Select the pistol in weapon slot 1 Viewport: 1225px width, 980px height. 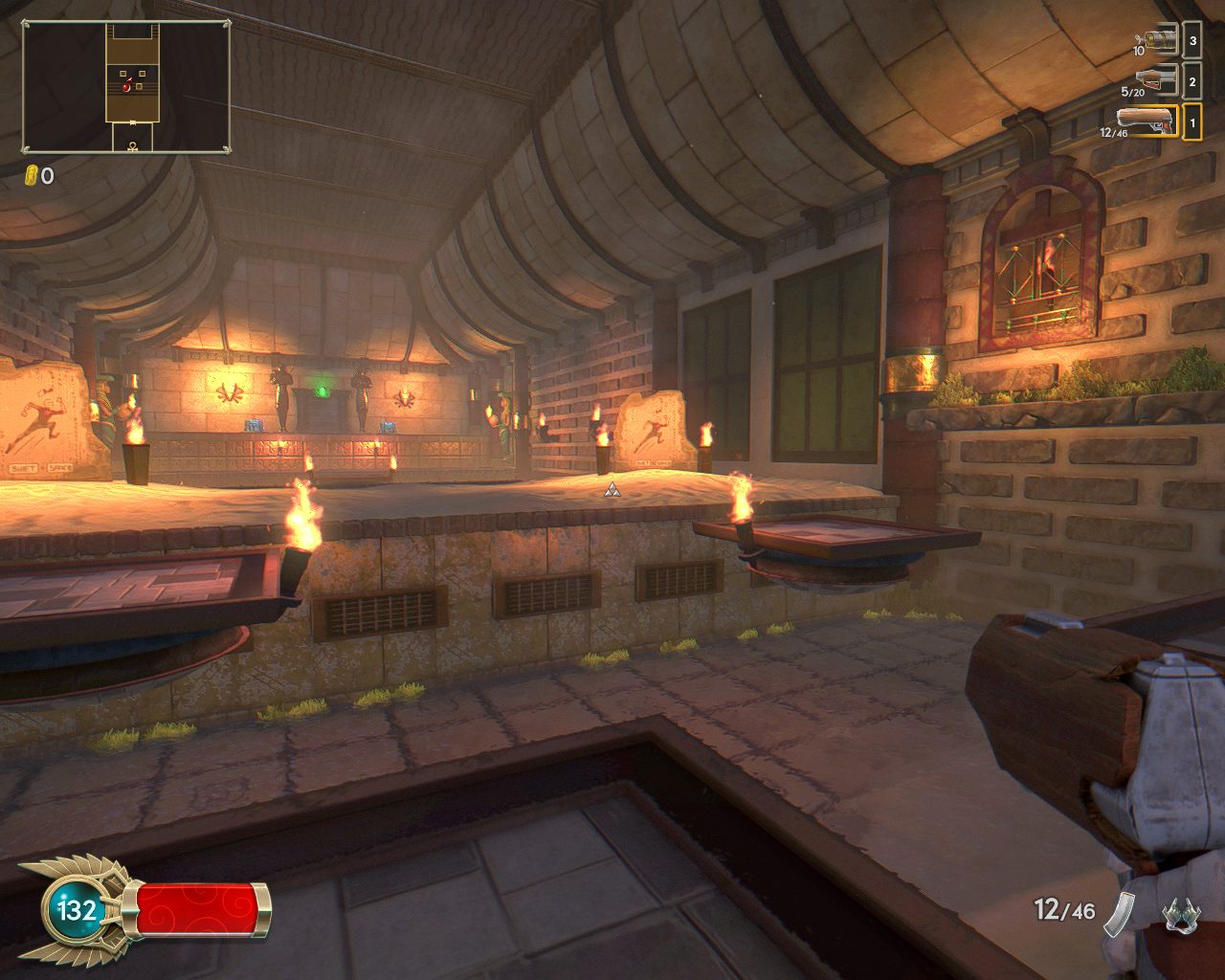(1147, 122)
